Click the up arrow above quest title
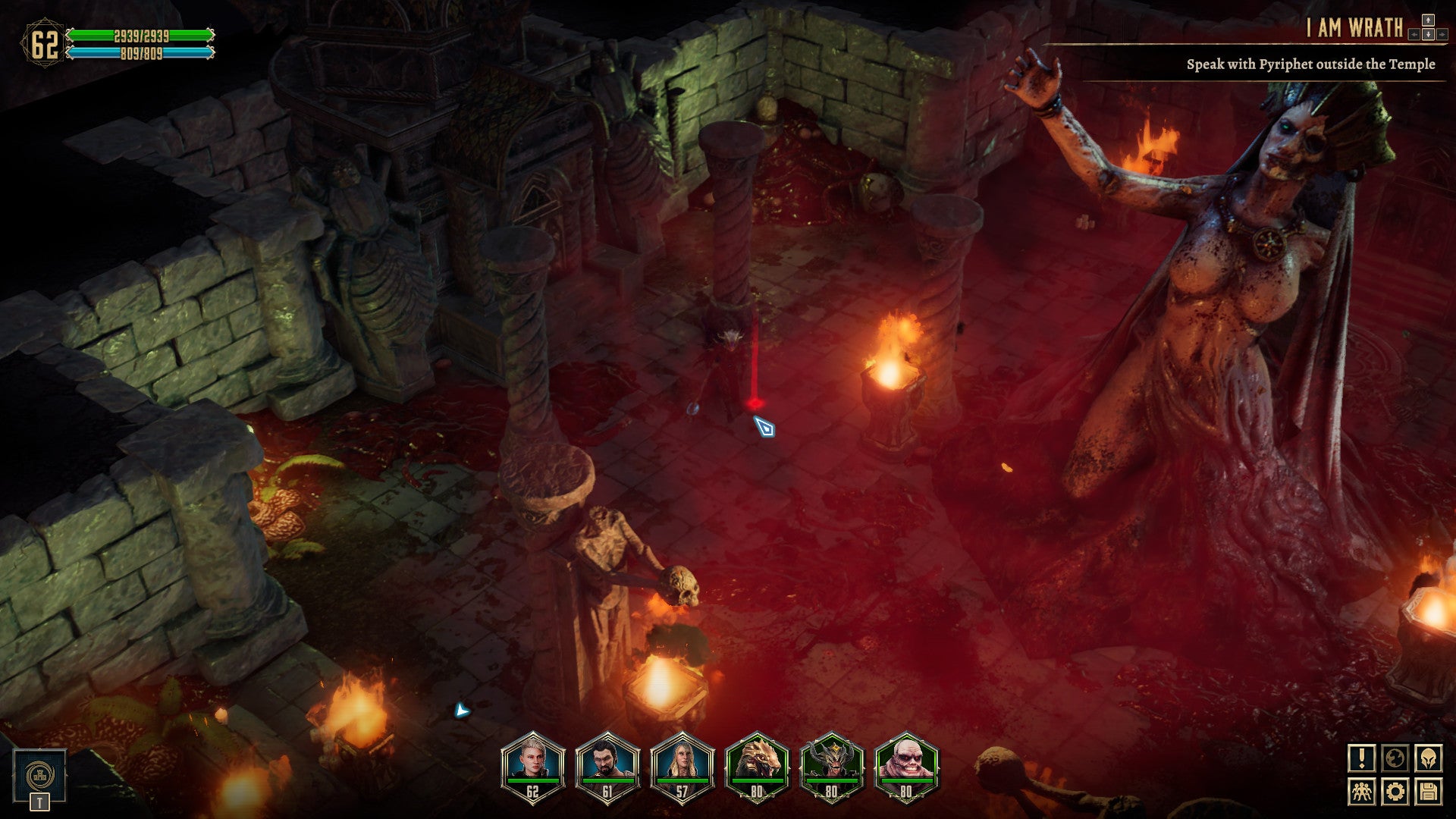 [x=1429, y=20]
